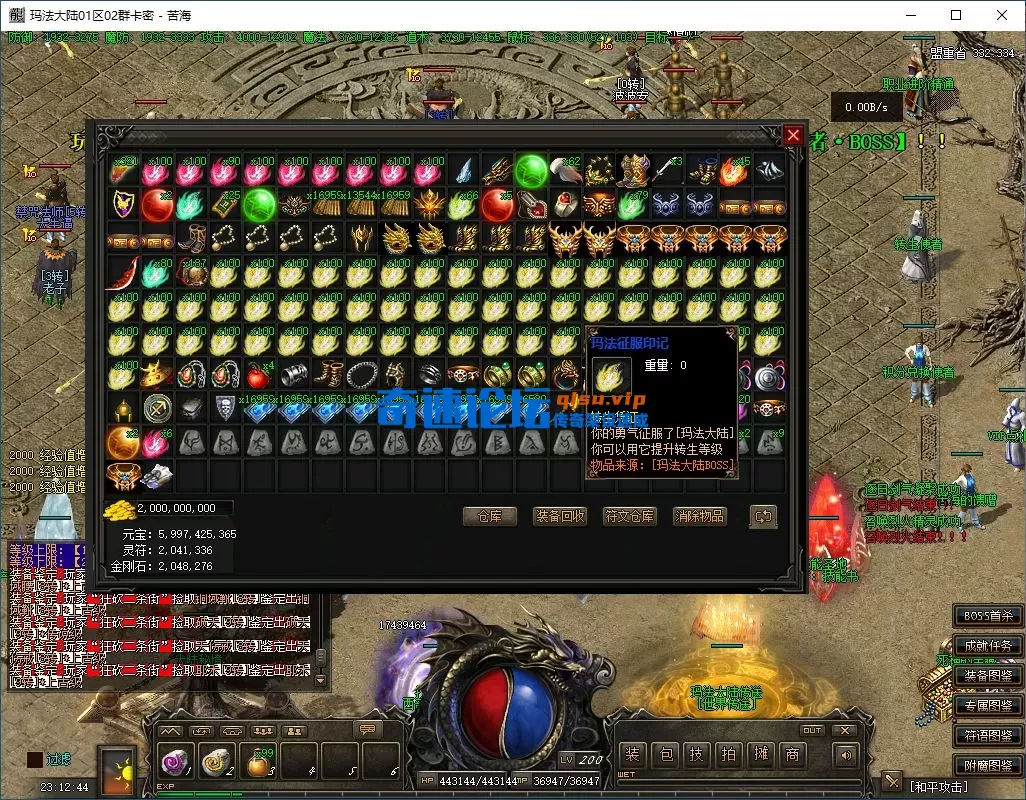Screen dimensions: 1026x800
Task: Open the 商 shop button
Action: click(x=793, y=754)
